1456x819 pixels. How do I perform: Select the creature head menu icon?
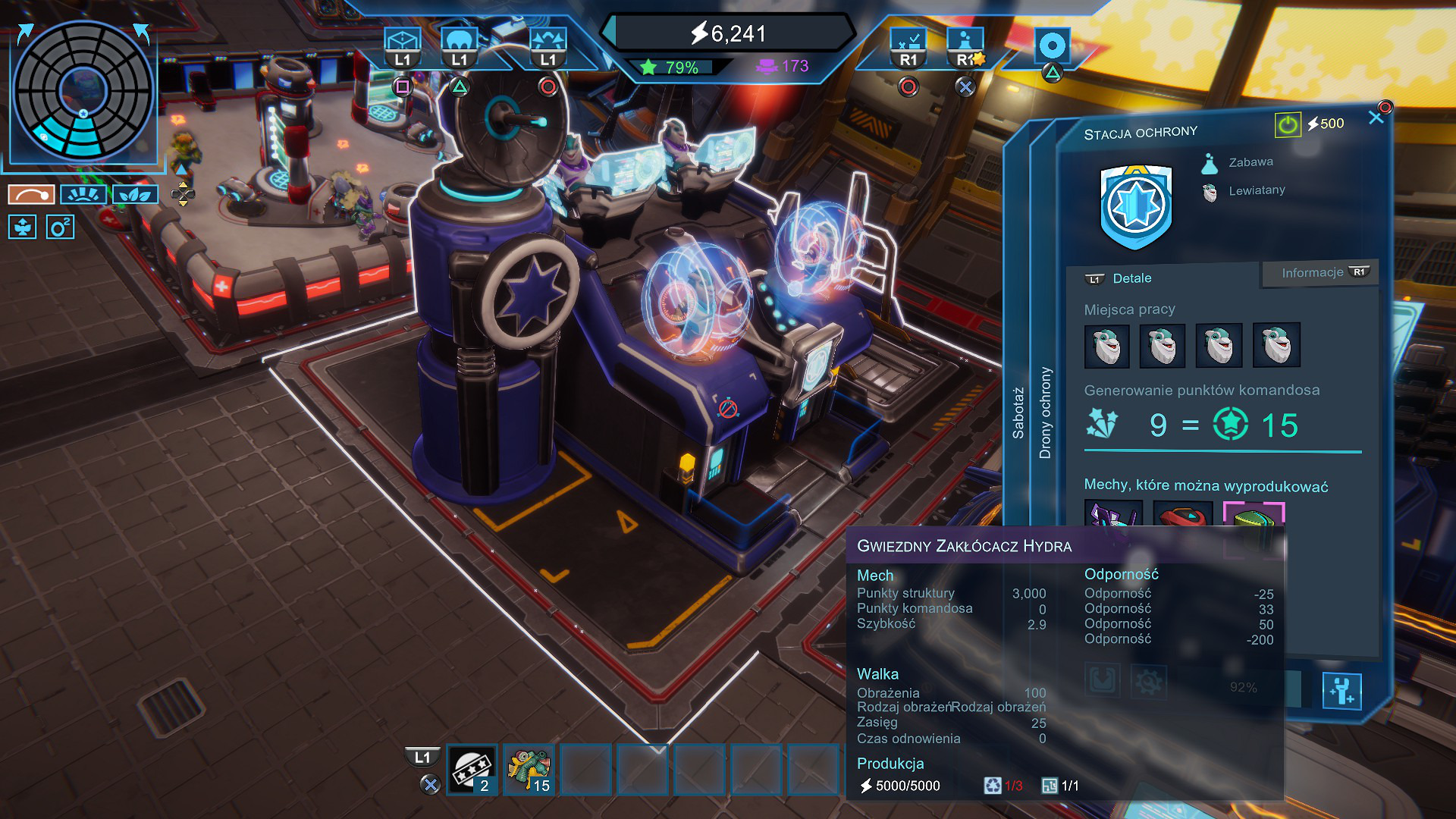click(x=460, y=40)
